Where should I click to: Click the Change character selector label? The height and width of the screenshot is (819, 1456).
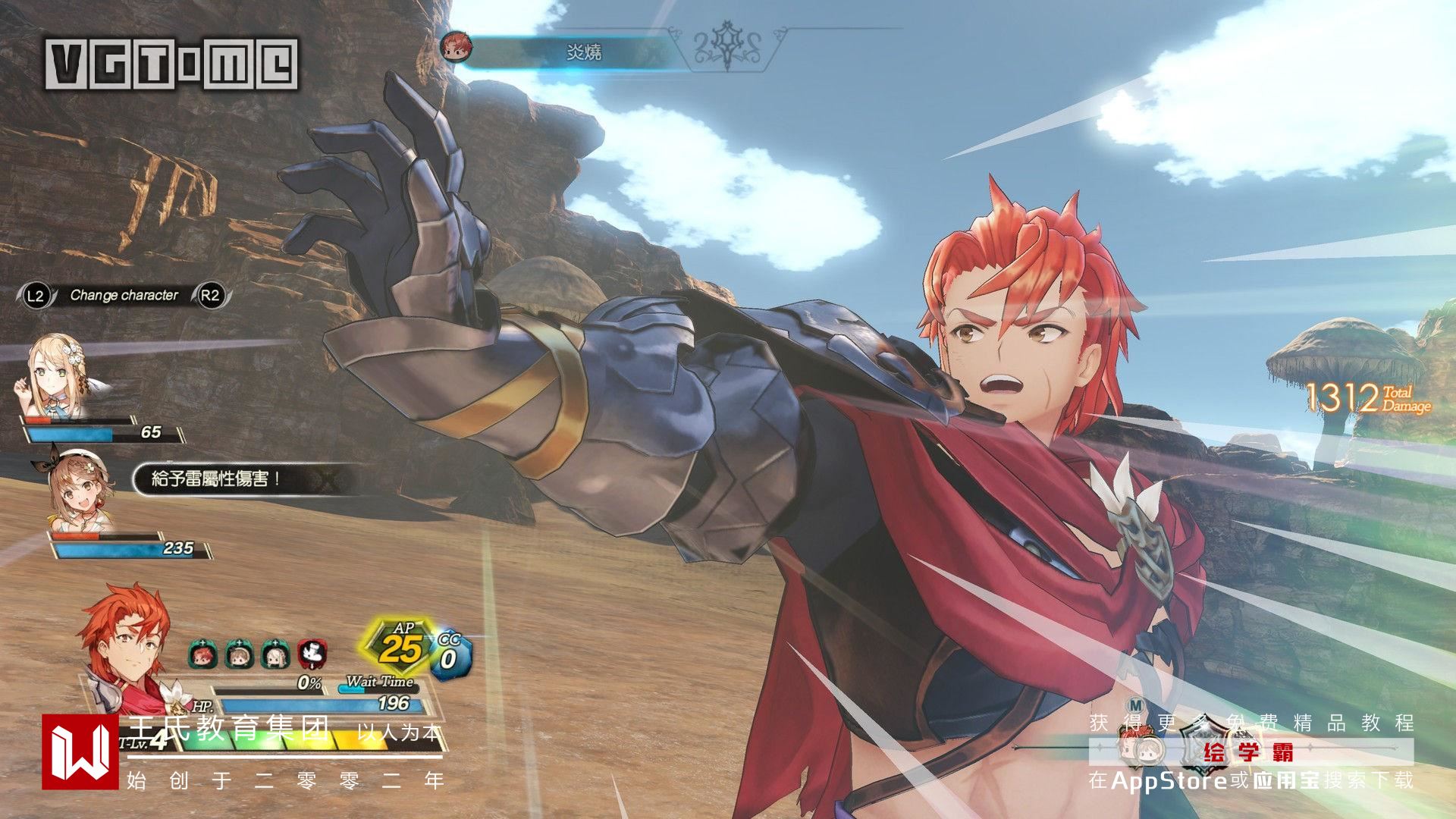coord(124,296)
